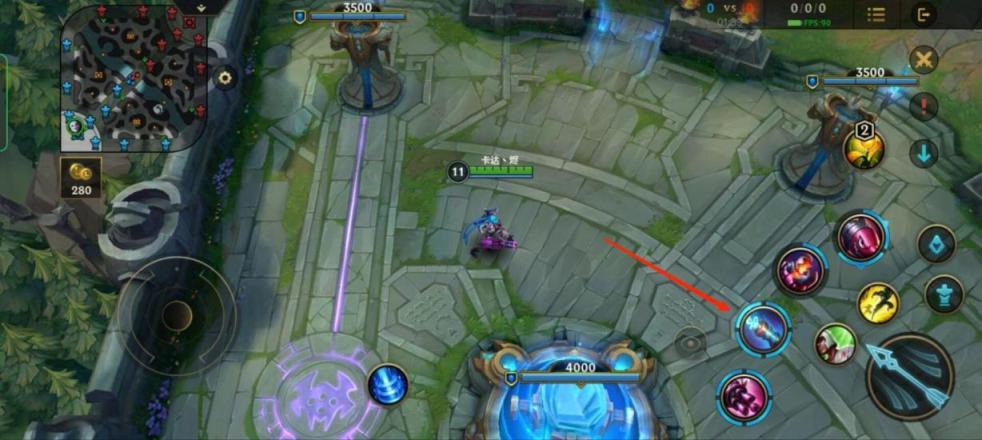Level up the yellow ability with 2 badge

click(863, 148)
